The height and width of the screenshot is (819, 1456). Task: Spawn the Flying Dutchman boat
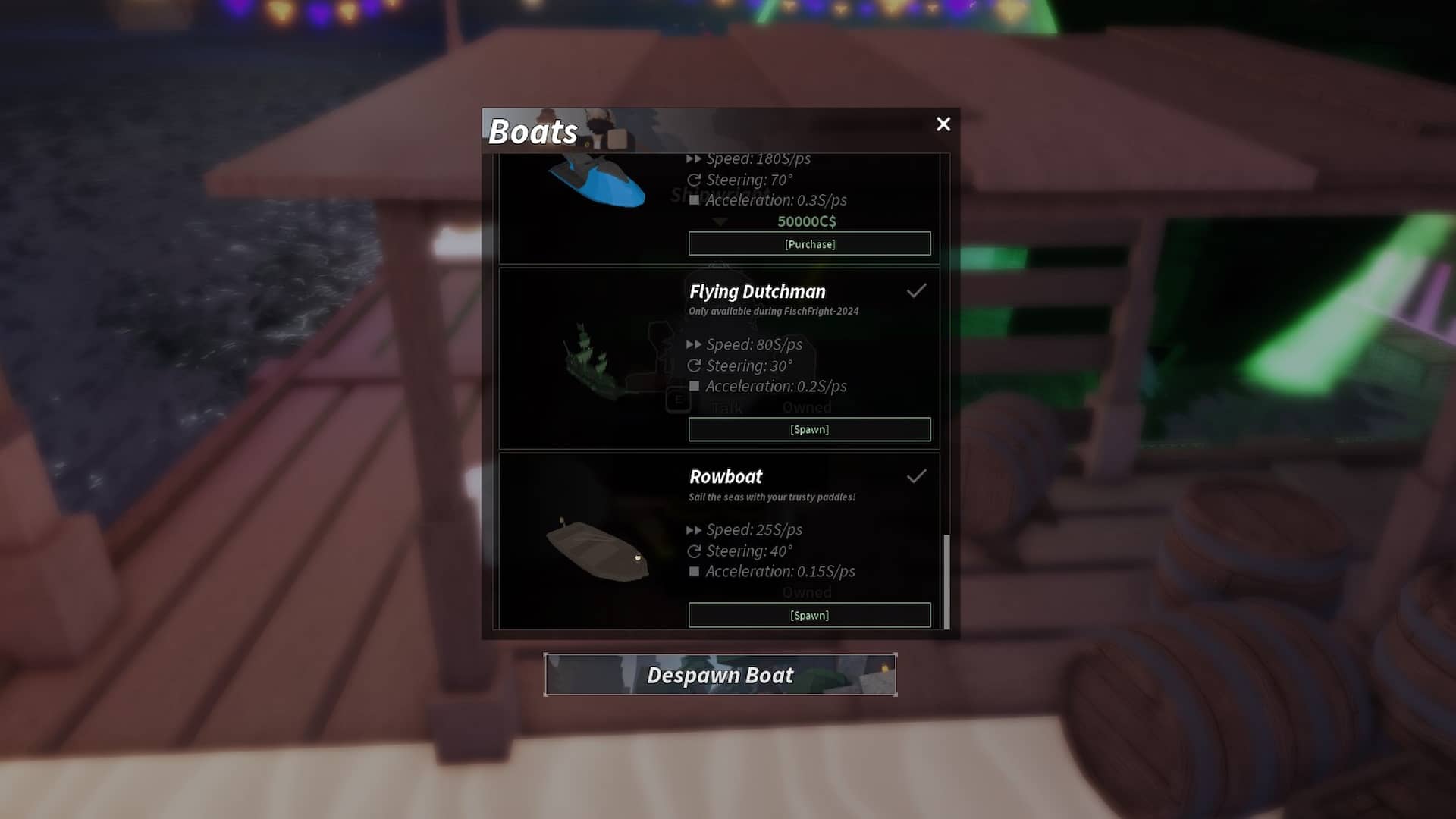pos(809,429)
